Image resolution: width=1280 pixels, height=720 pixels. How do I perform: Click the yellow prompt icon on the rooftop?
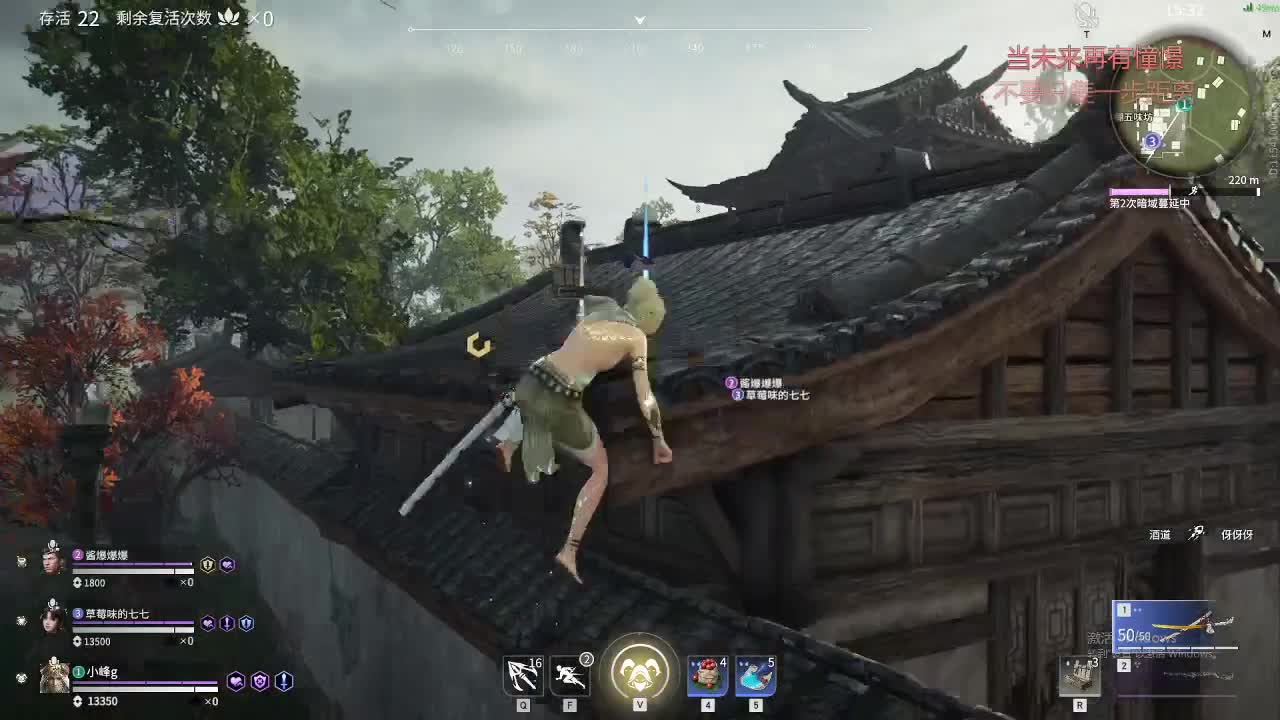tap(475, 344)
